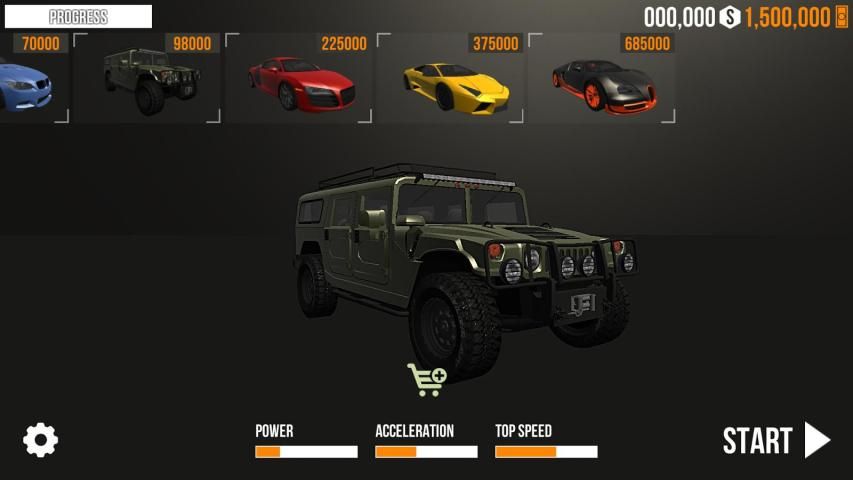
Task: Open the PROGRESS panel
Action: pyautogui.click(x=78, y=17)
